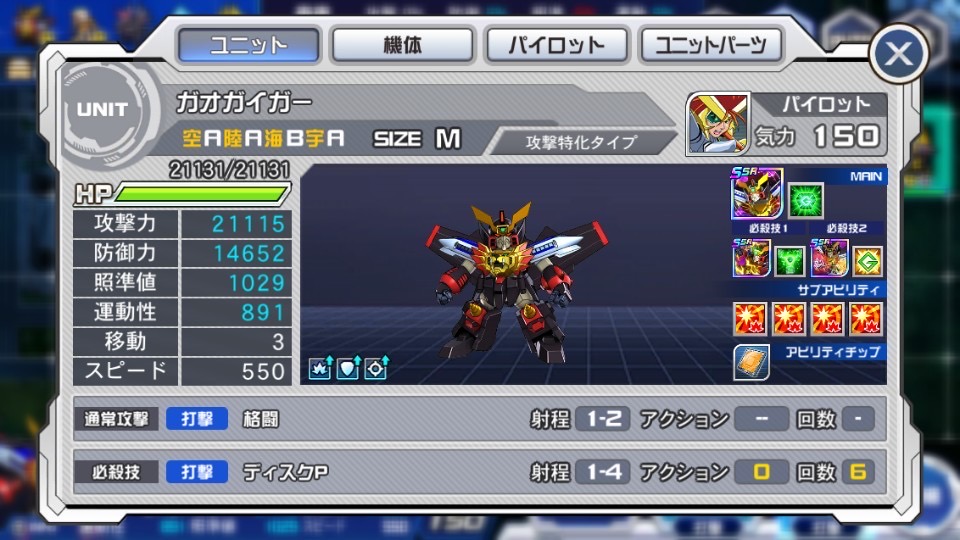The height and width of the screenshot is (540, 960).
Task: Open the orange アビリティチップ chip icon
Action: pyautogui.click(x=751, y=363)
